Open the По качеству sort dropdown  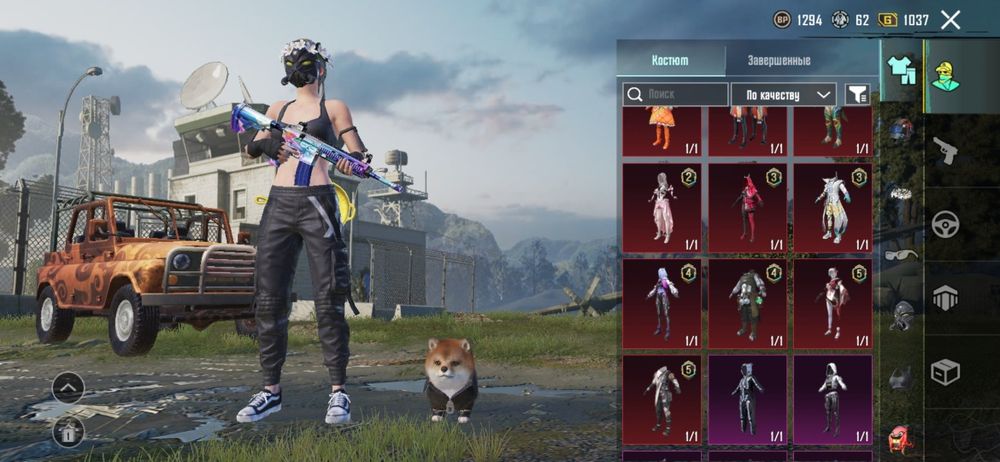[x=784, y=94]
